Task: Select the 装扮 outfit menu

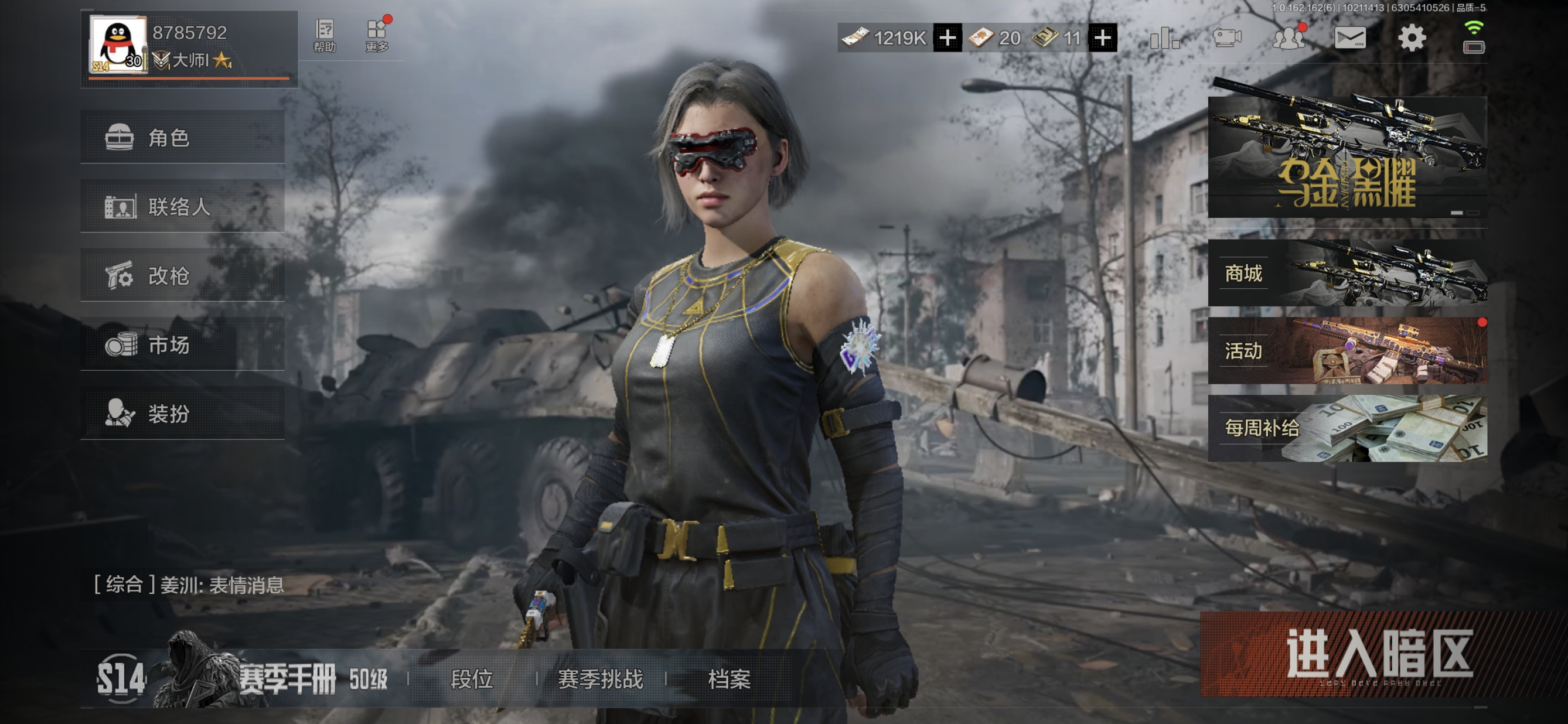Action: tap(182, 414)
